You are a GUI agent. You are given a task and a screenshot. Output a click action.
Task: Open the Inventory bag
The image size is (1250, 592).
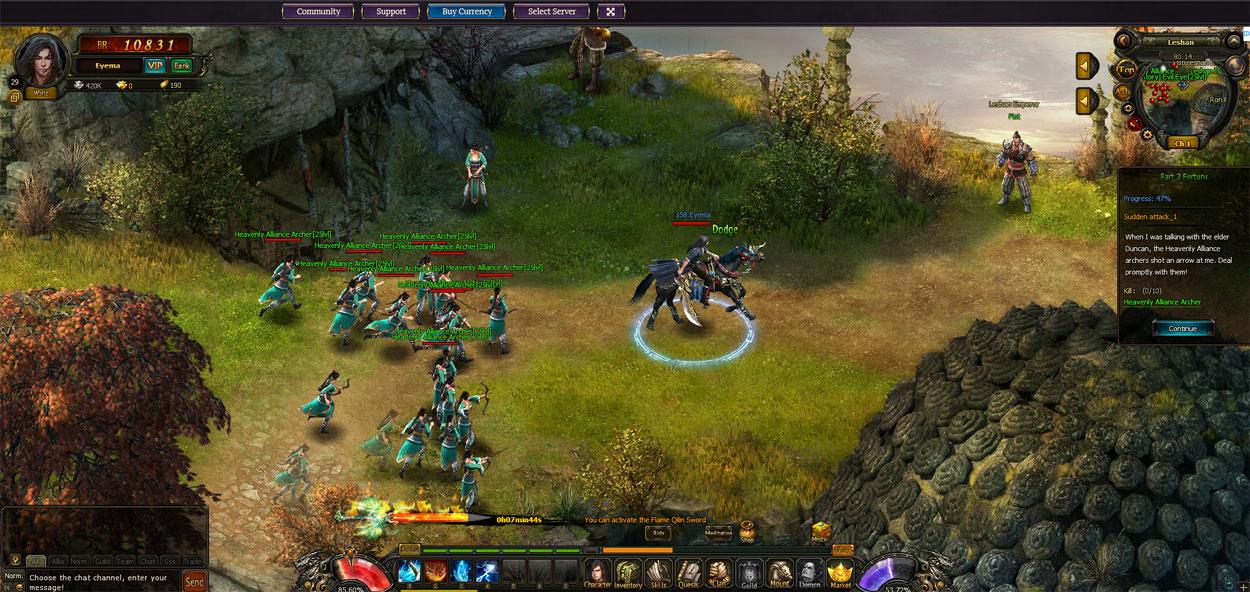tap(628, 572)
